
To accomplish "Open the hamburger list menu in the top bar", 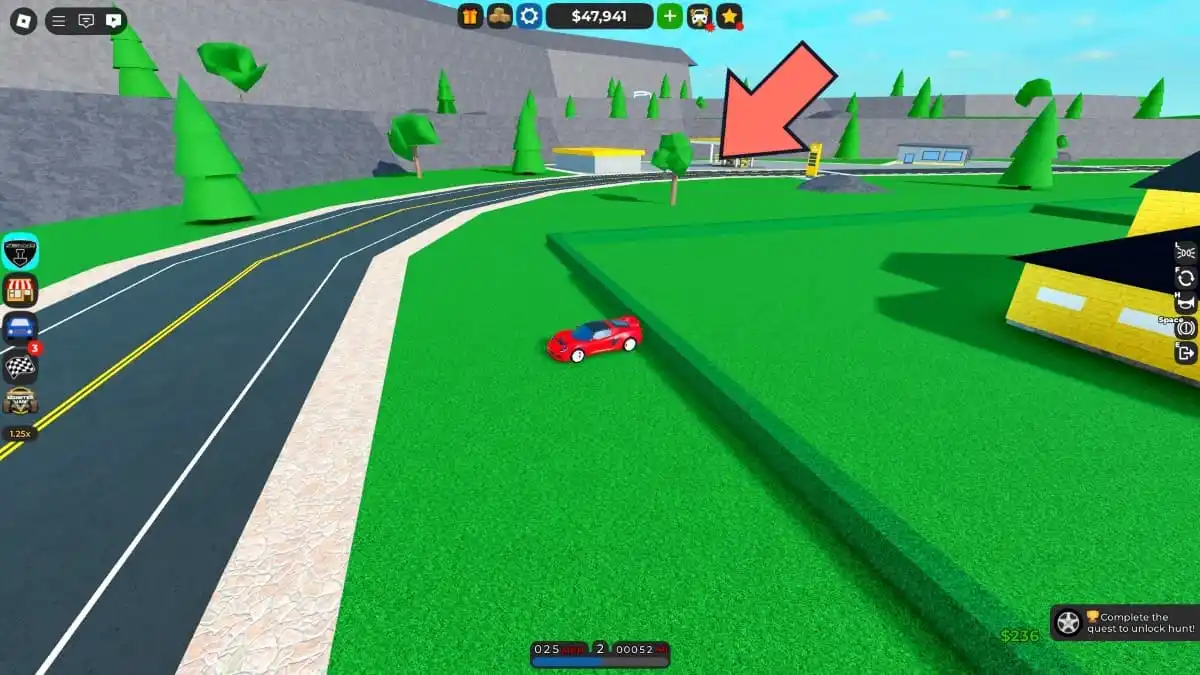I will [x=59, y=20].
